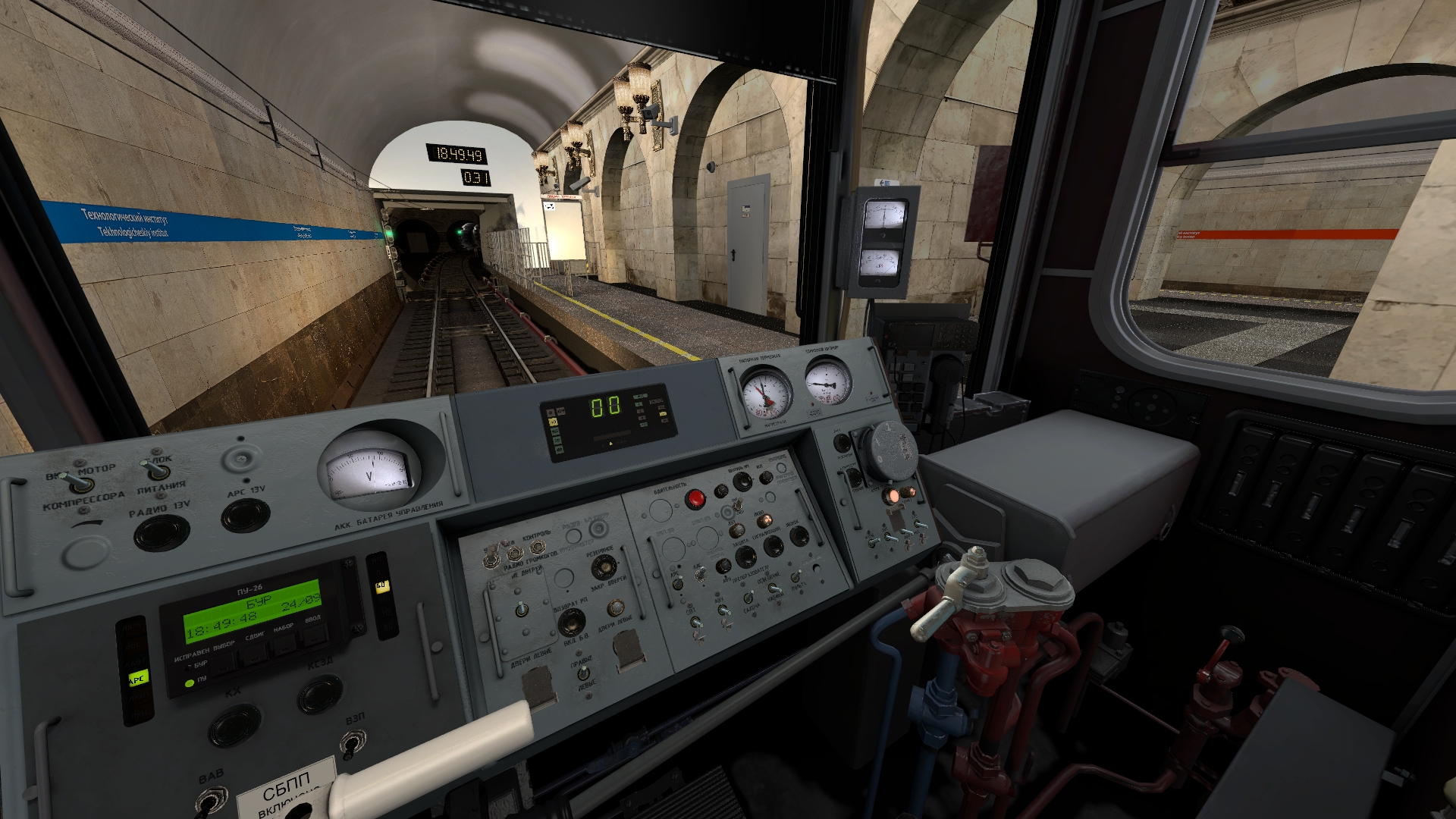Hit the СДВИГ key on ПУ-26
This screenshot has width=1456, height=819.
tap(255, 653)
